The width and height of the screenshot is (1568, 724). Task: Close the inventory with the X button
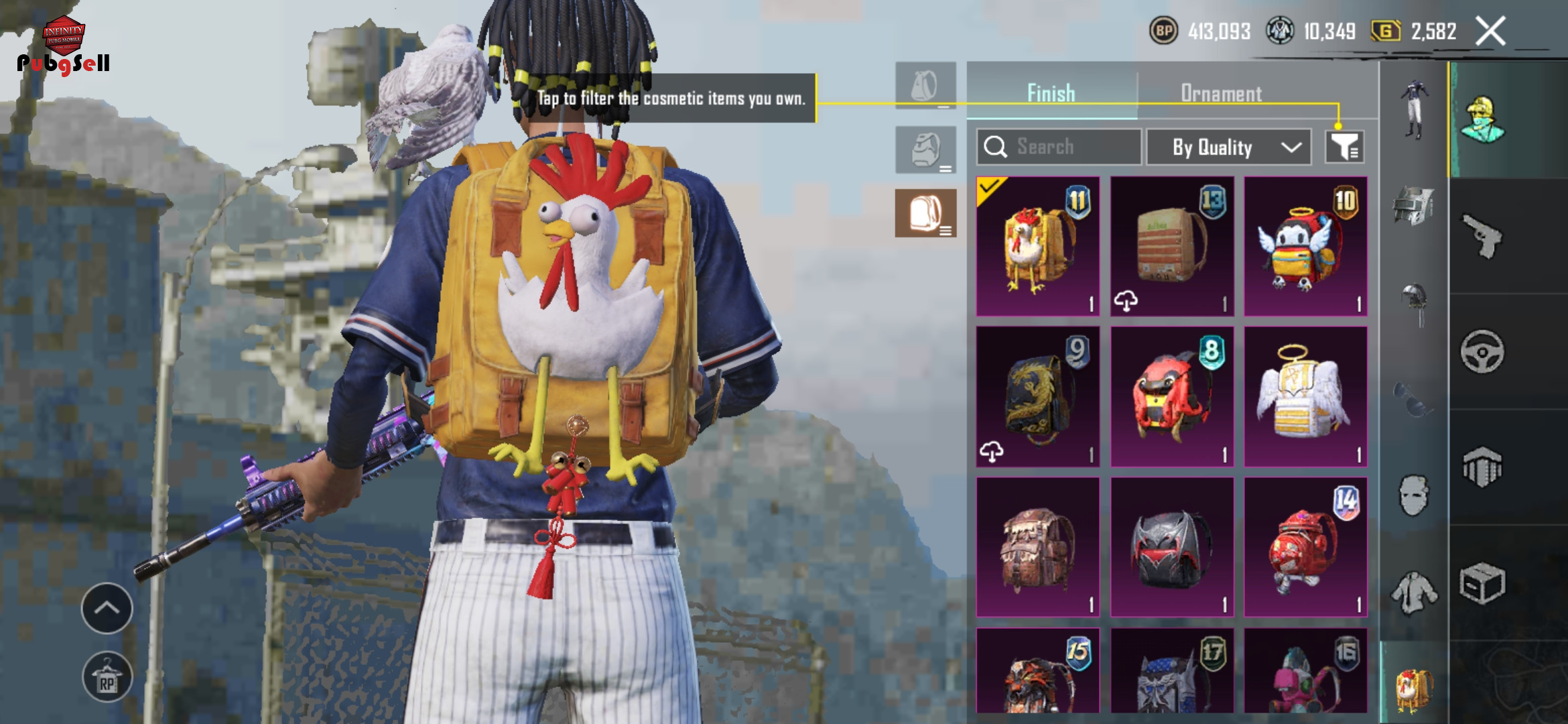(x=1491, y=32)
